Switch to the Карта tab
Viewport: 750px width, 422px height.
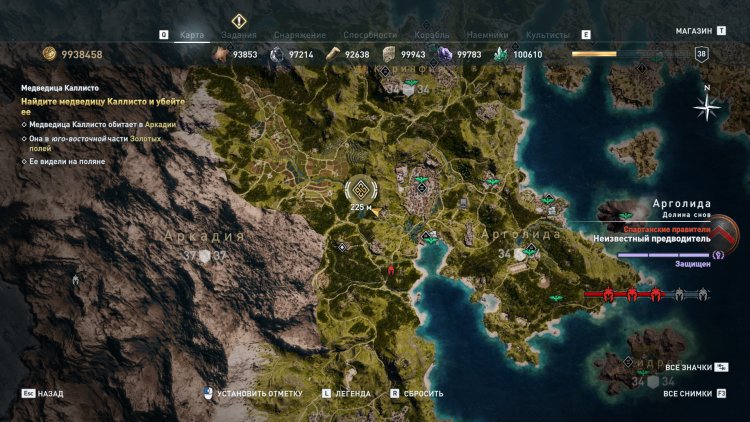coord(191,34)
